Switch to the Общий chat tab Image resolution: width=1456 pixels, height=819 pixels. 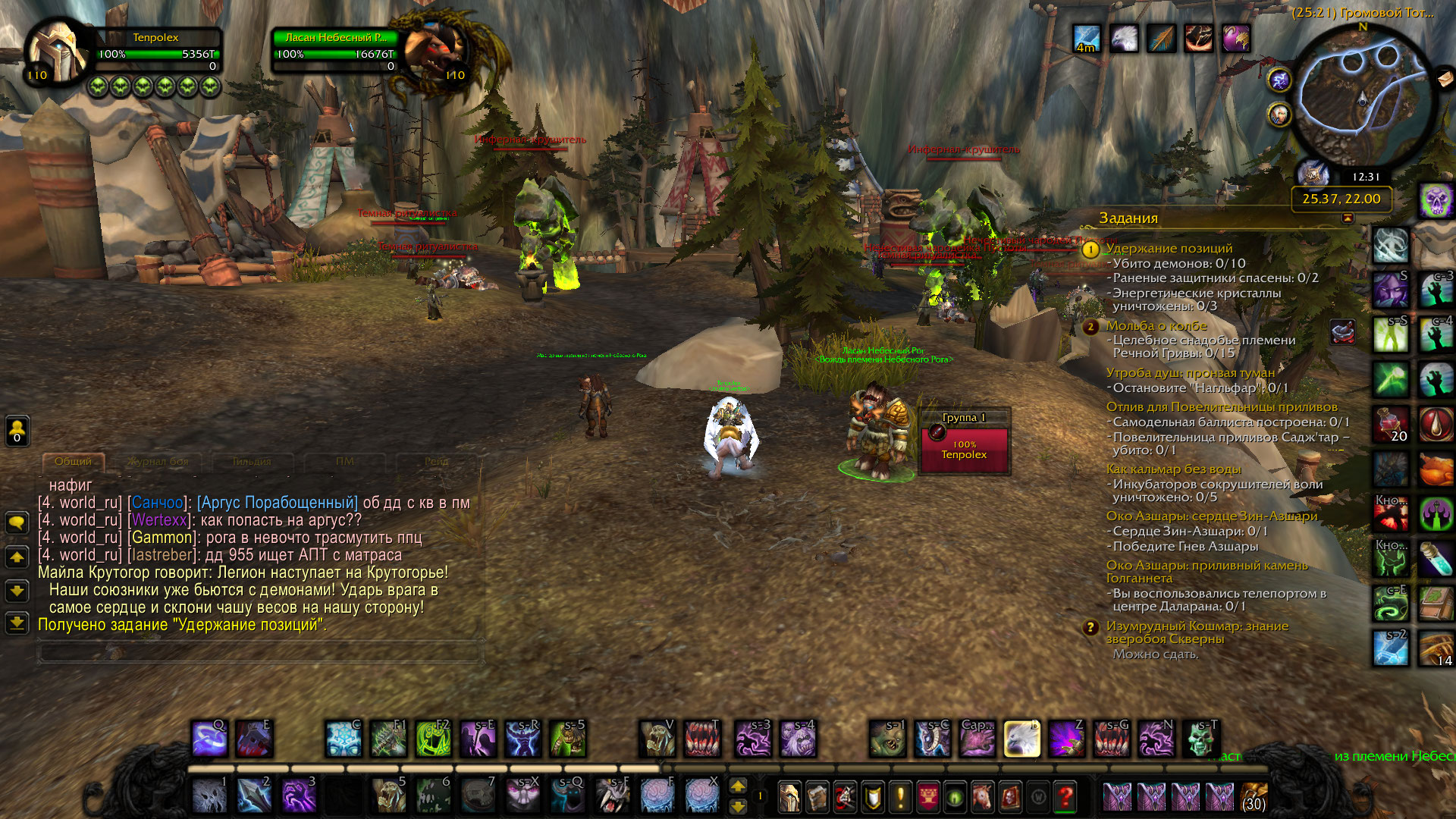(x=73, y=461)
